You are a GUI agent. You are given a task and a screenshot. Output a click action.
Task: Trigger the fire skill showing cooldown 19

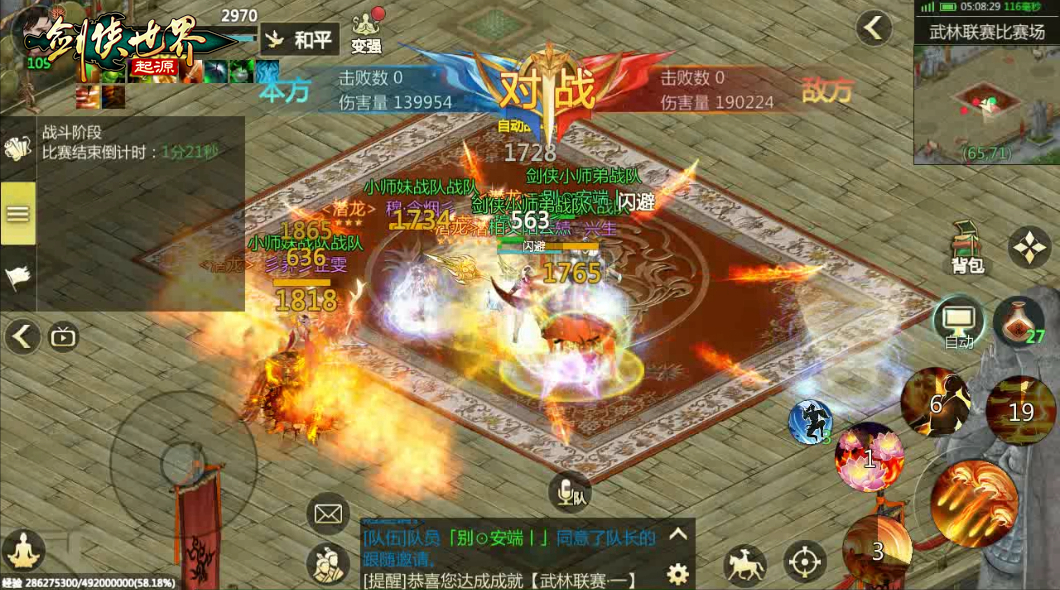tap(1021, 410)
